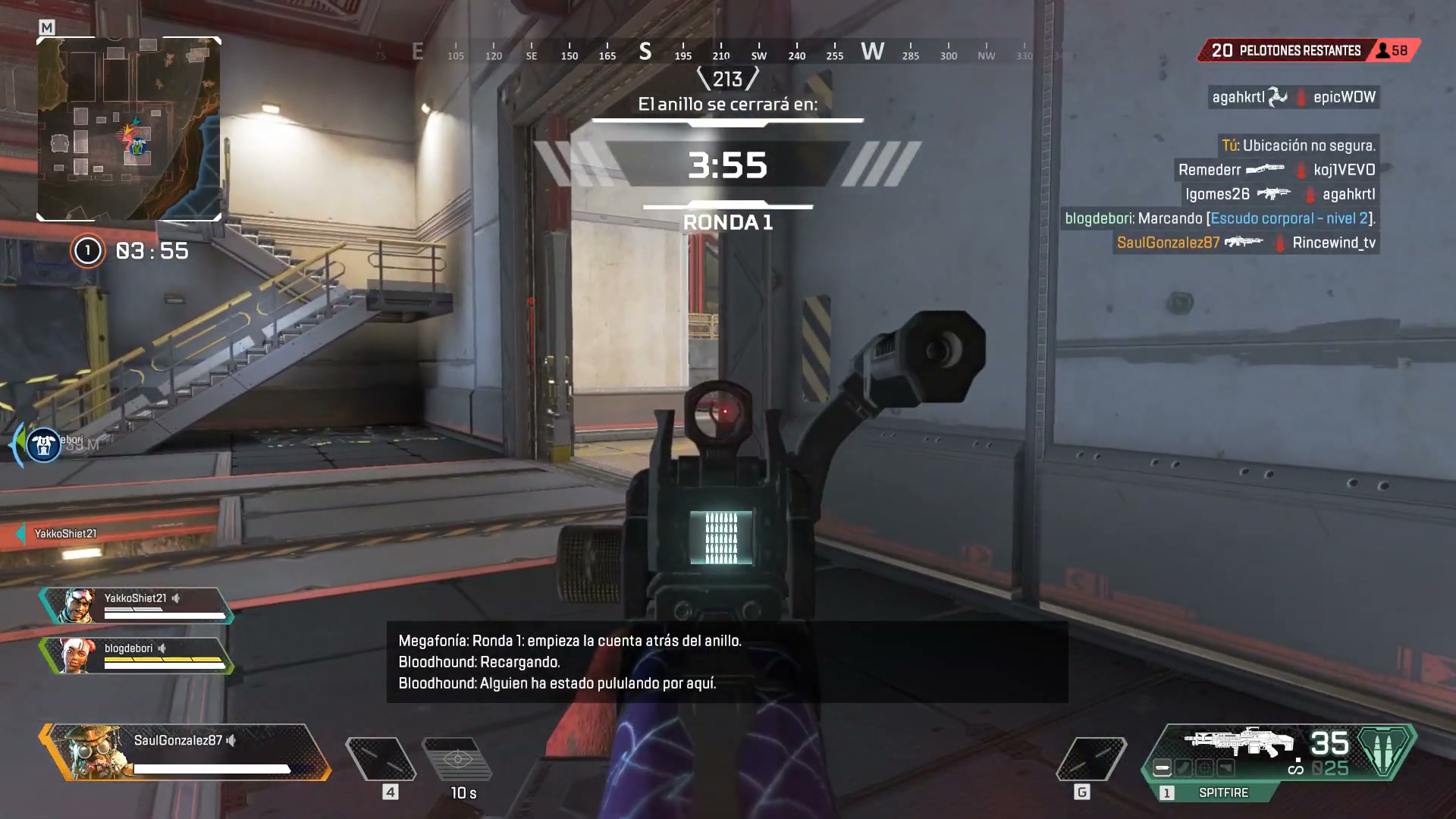Click the stock attachment slot icon
The width and height of the screenshot is (1456, 819).
(x=1225, y=767)
